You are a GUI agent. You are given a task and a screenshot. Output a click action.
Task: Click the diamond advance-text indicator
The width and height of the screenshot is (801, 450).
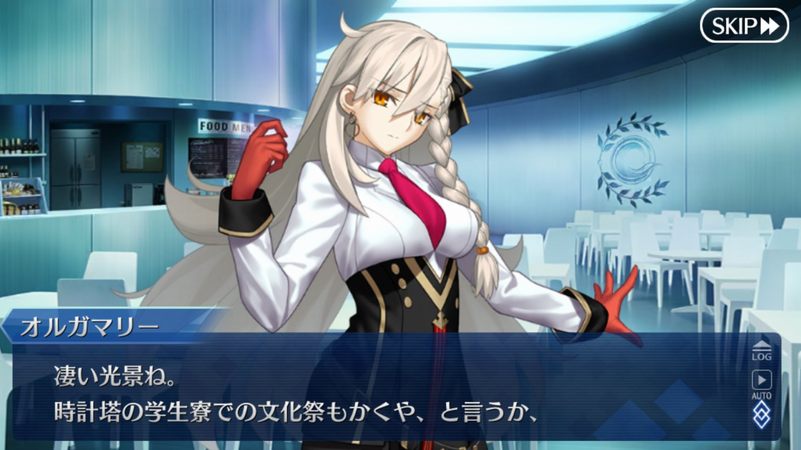click(761, 416)
